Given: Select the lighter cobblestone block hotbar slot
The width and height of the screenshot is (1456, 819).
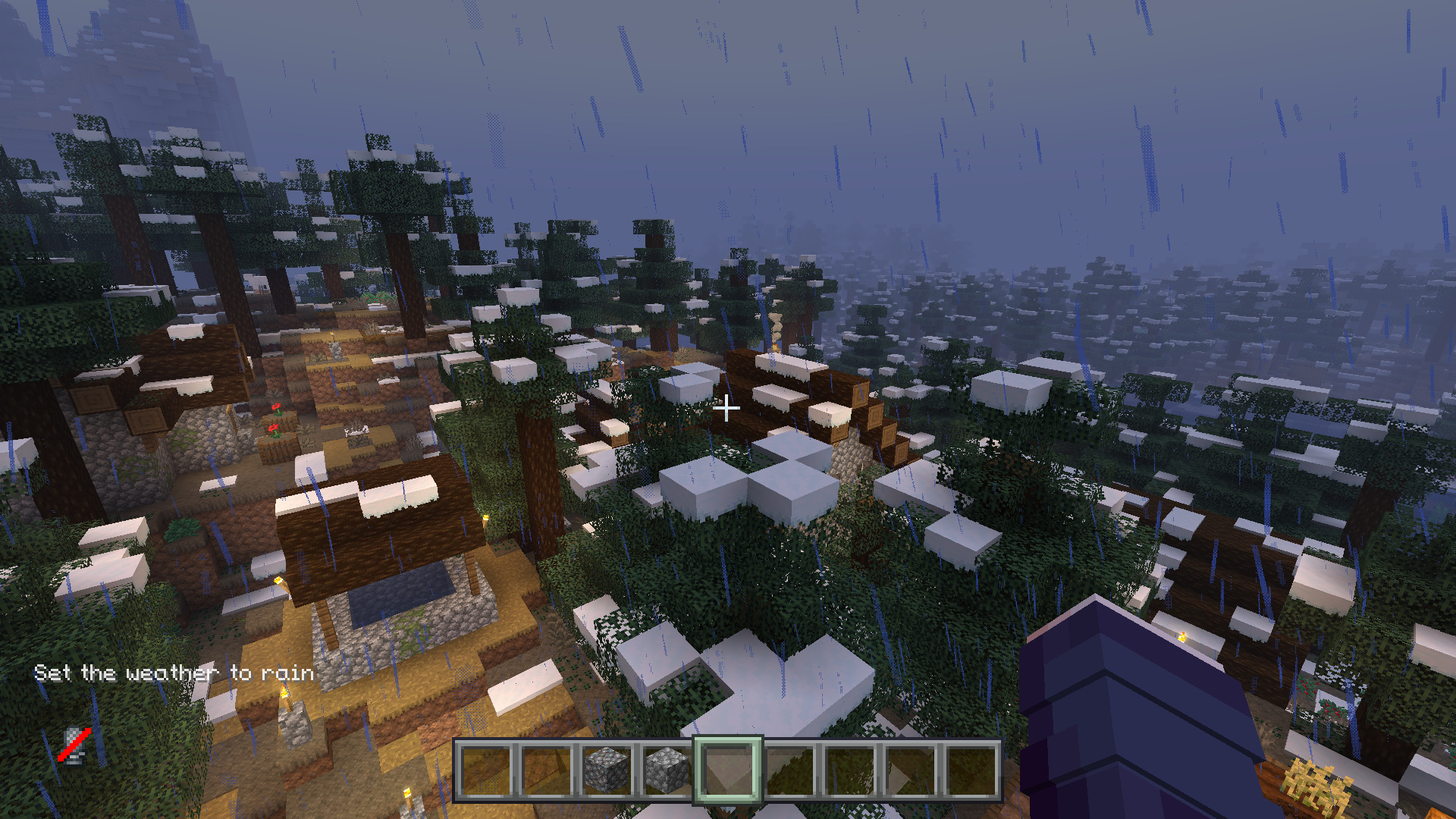Looking at the screenshot, I should [x=667, y=770].
